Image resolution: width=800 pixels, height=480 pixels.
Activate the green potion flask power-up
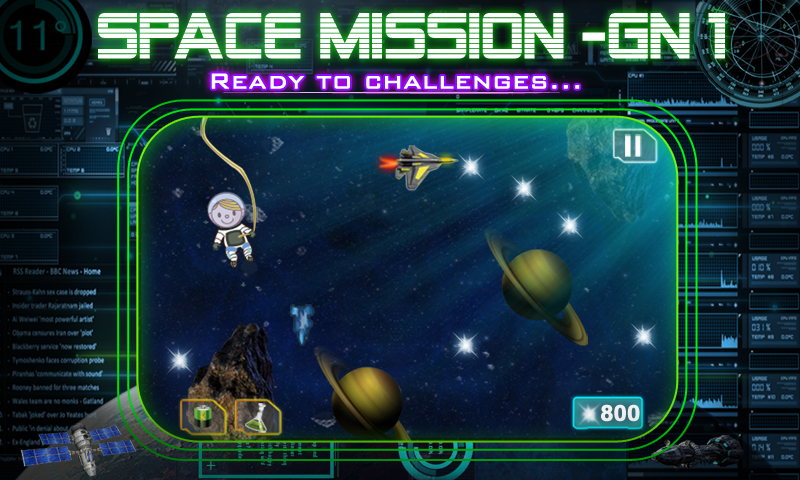click(257, 416)
